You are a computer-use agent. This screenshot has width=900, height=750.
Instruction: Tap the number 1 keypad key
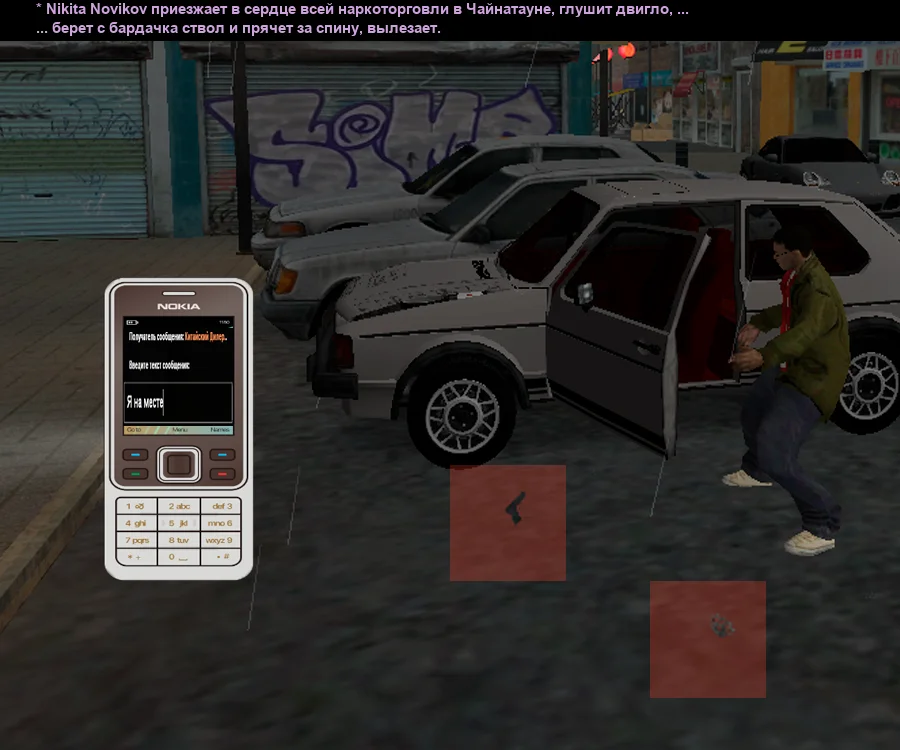click(x=136, y=507)
